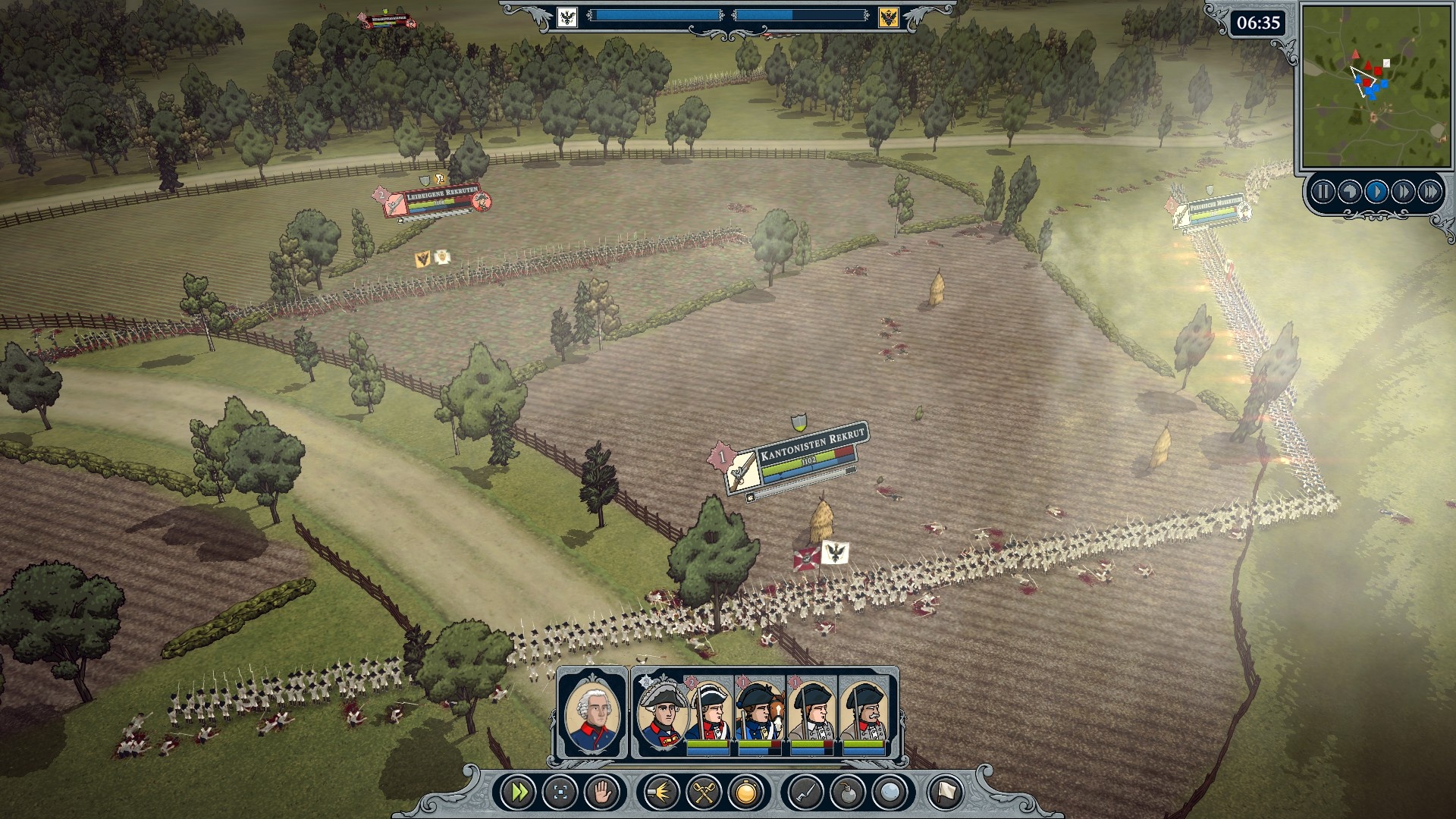Select the officer portrait with feathered hat
The height and width of the screenshot is (819, 1456).
point(661,714)
